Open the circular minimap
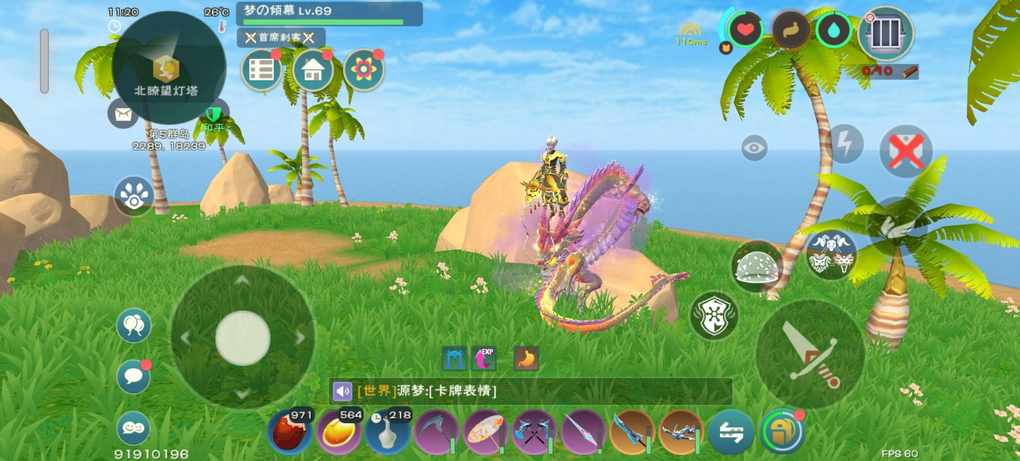The height and width of the screenshot is (461, 1020). click(x=168, y=67)
